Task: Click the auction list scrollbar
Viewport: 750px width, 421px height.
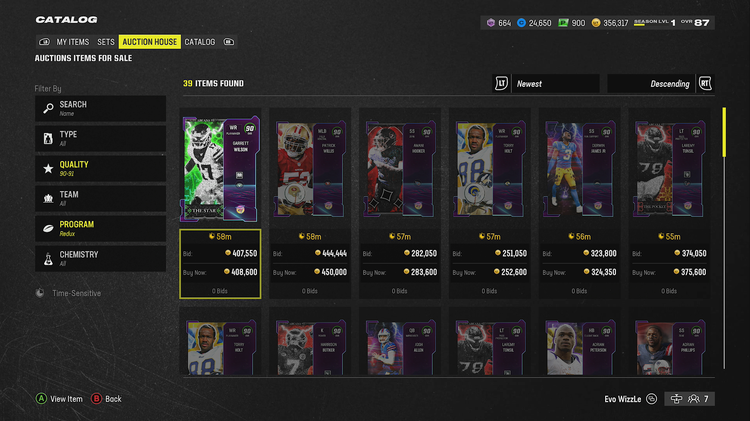Action: point(724,133)
